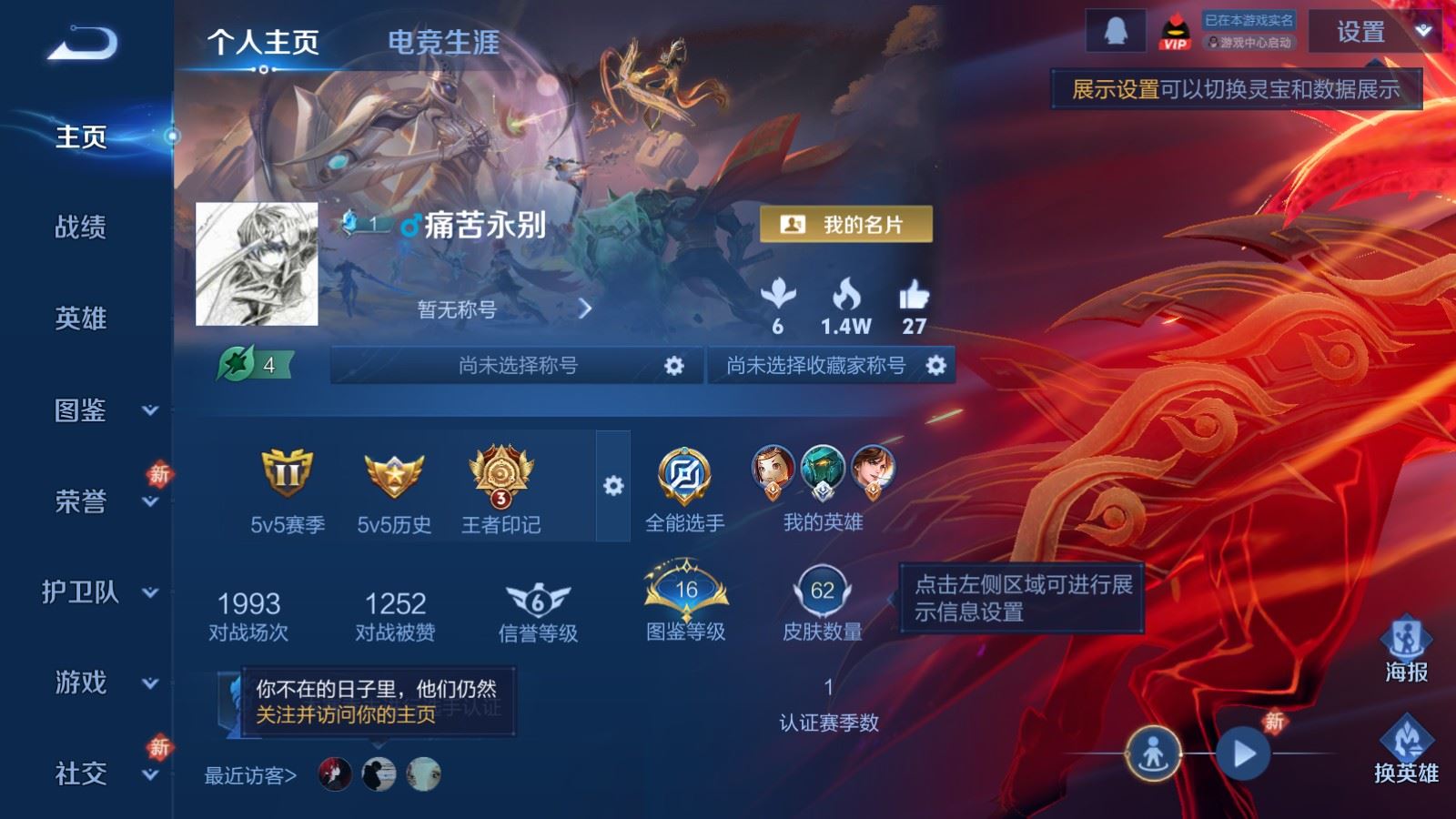Select 战绩 in the left sidebar
This screenshot has width=1456, height=819.
pos(80,227)
